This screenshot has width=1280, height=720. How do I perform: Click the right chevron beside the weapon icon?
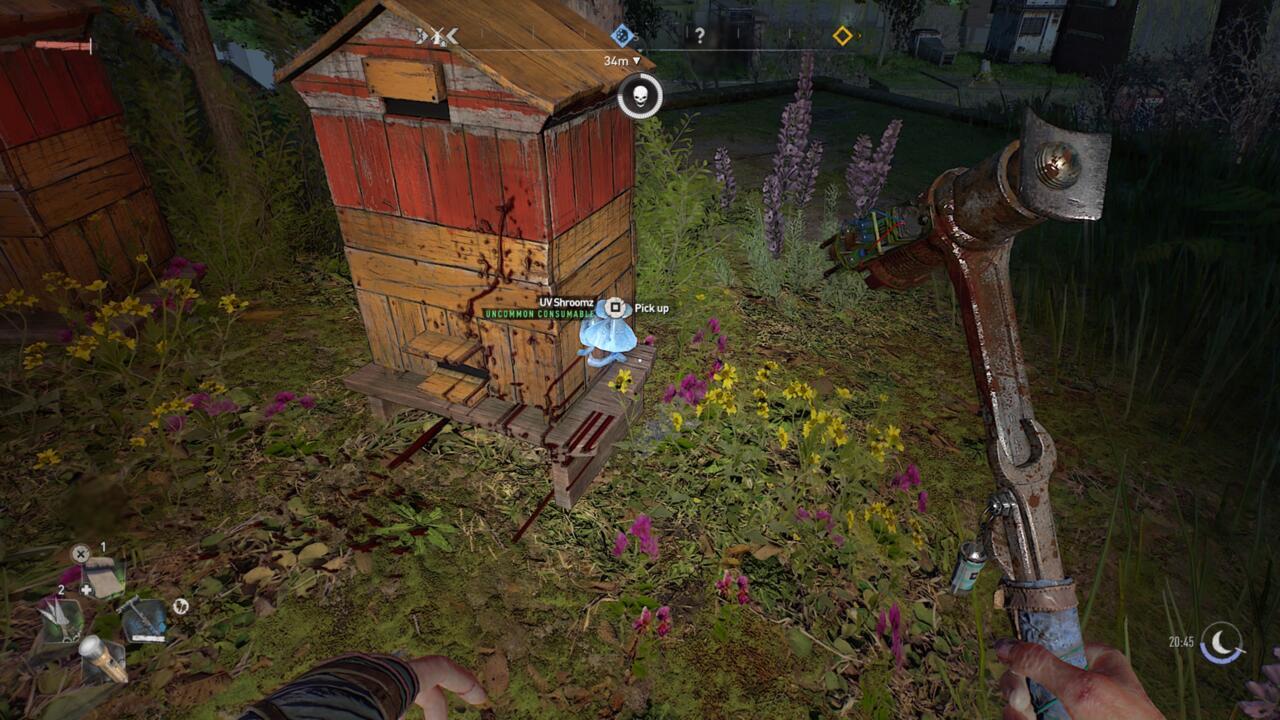click(453, 34)
